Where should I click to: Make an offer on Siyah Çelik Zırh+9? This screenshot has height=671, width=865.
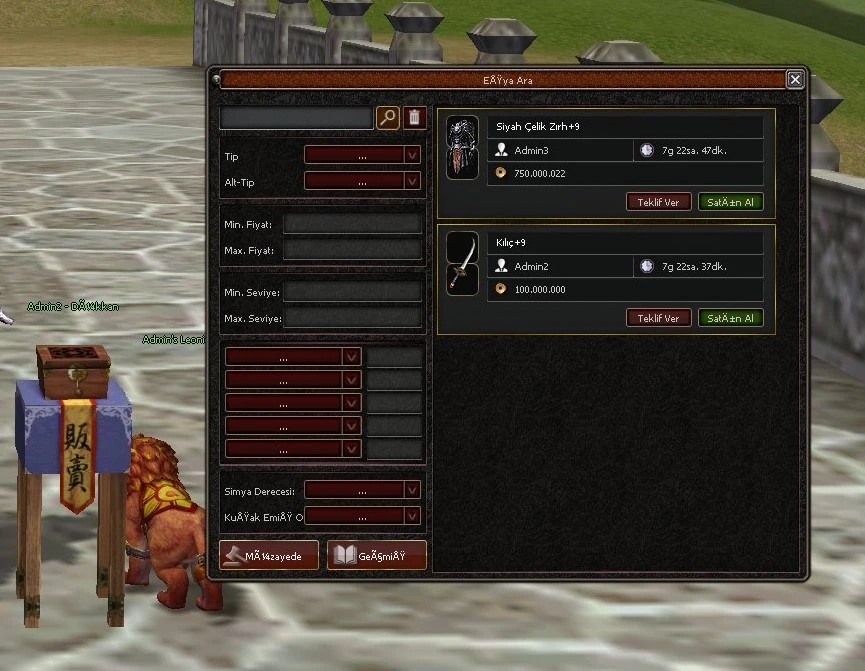point(658,202)
